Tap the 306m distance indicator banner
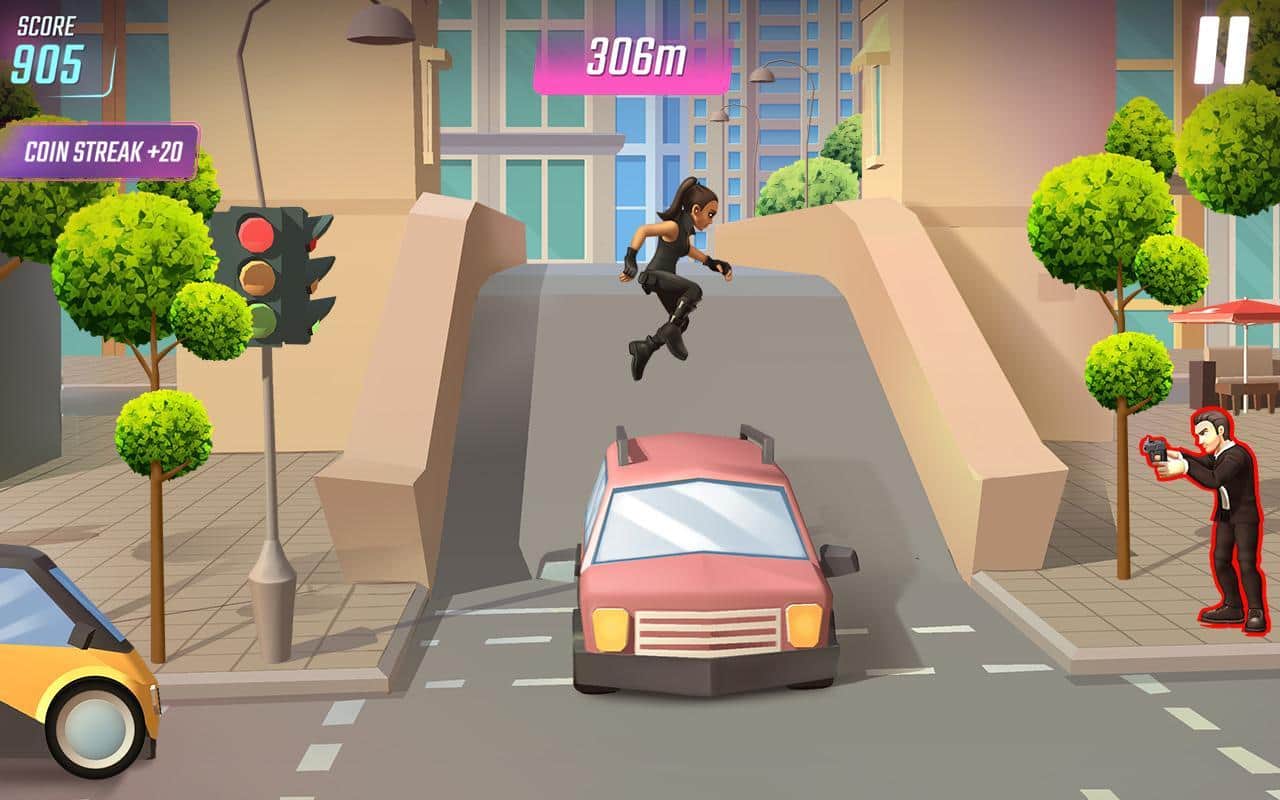The width and height of the screenshot is (1280, 800). [x=636, y=56]
